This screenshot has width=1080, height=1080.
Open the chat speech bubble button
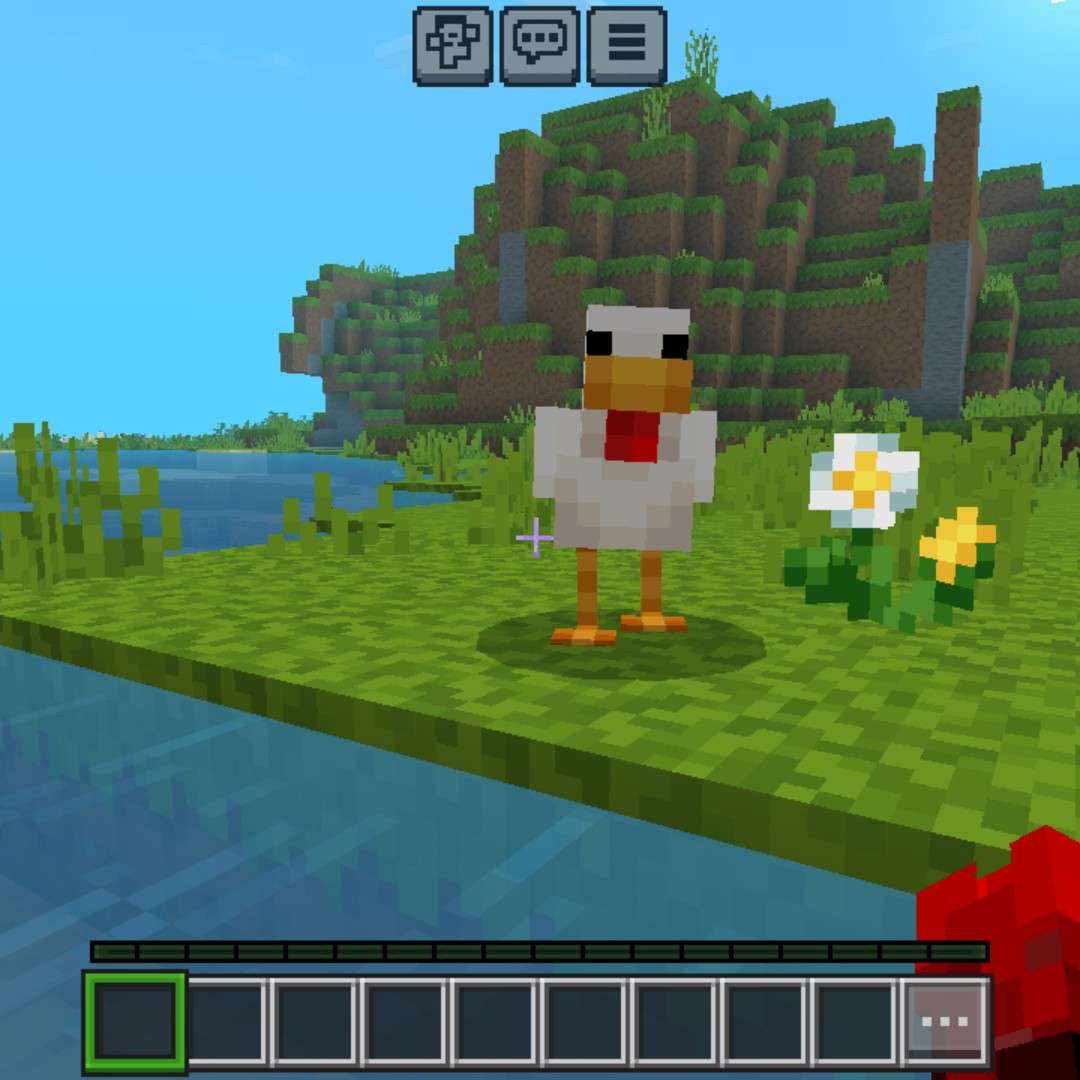[x=540, y=45]
